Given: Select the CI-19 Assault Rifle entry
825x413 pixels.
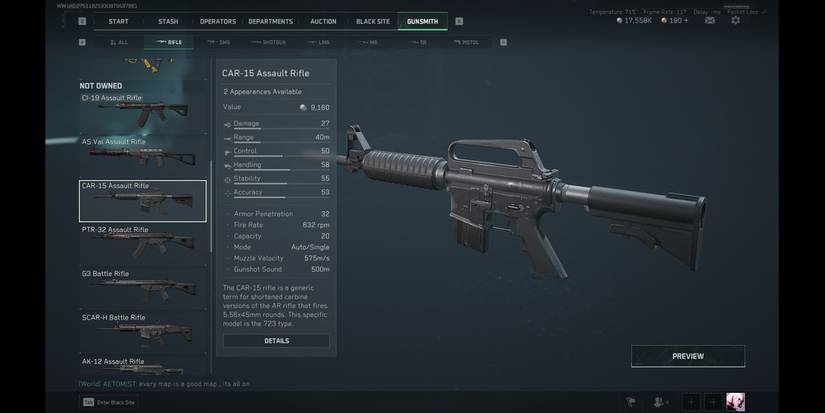Looking at the screenshot, I should (x=143, y=110).
